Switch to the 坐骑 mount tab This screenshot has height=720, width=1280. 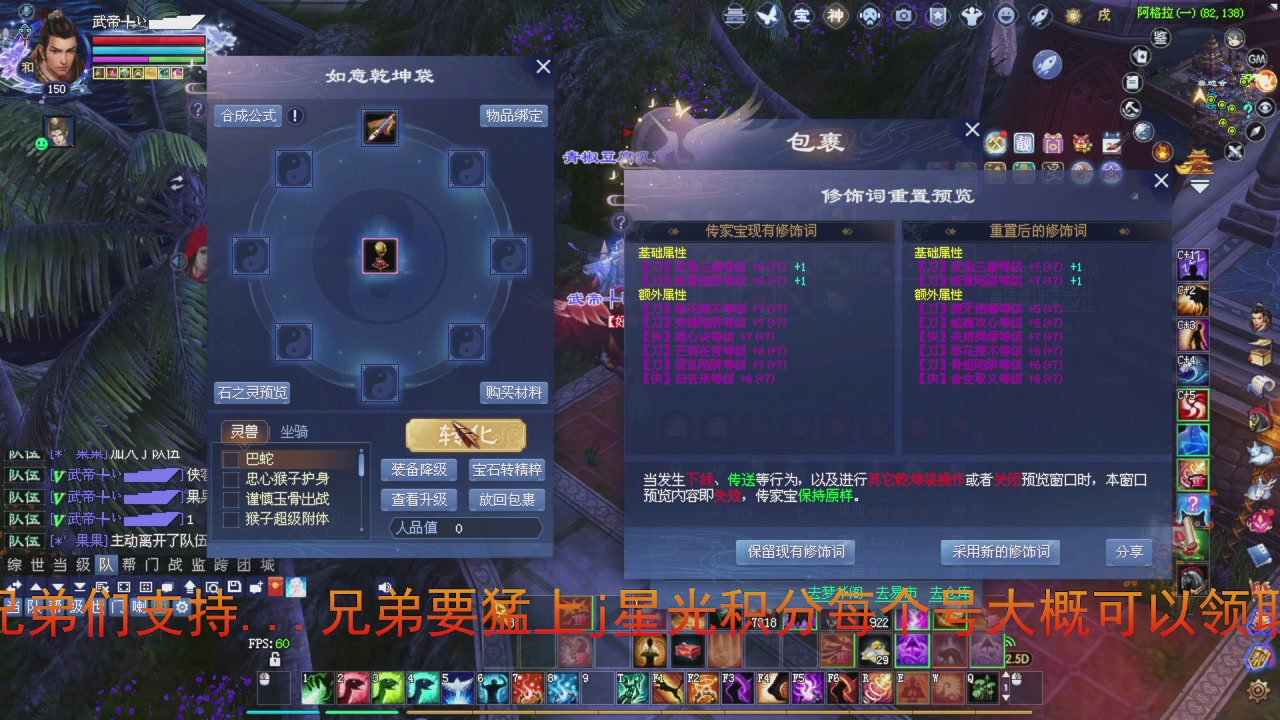coord(294,431)
